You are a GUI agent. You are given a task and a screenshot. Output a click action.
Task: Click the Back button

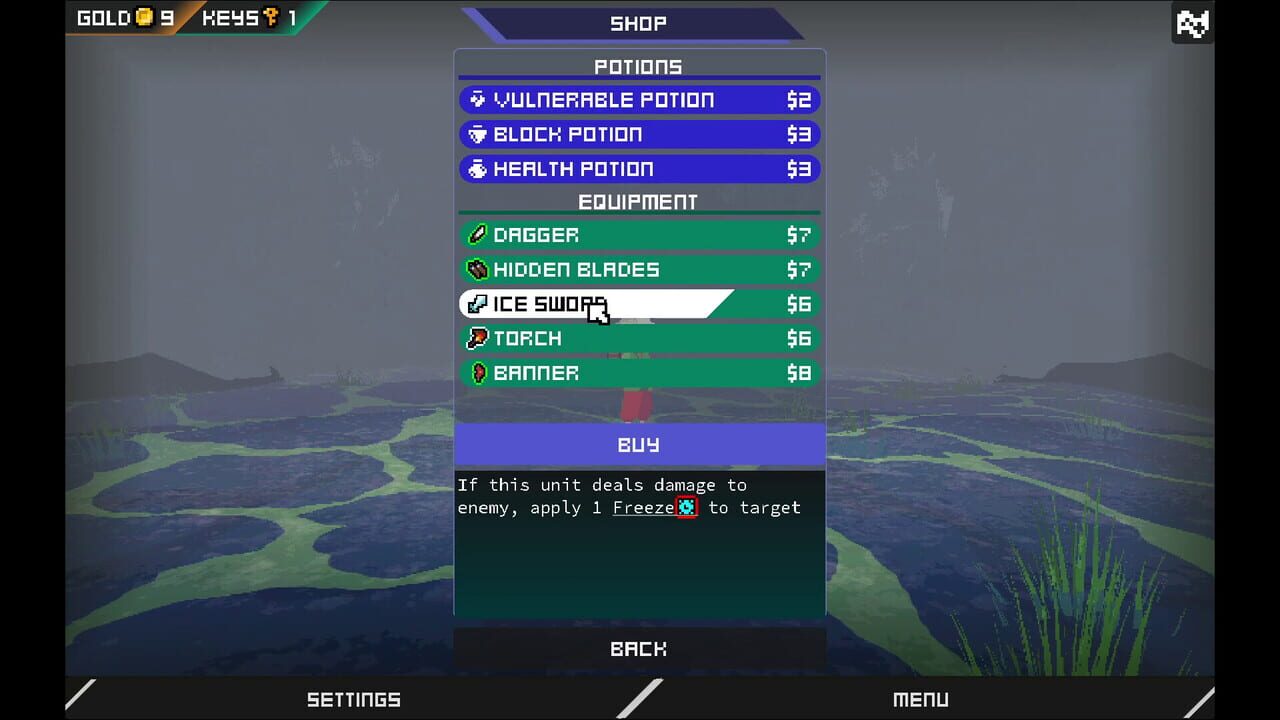coord(639,648)
